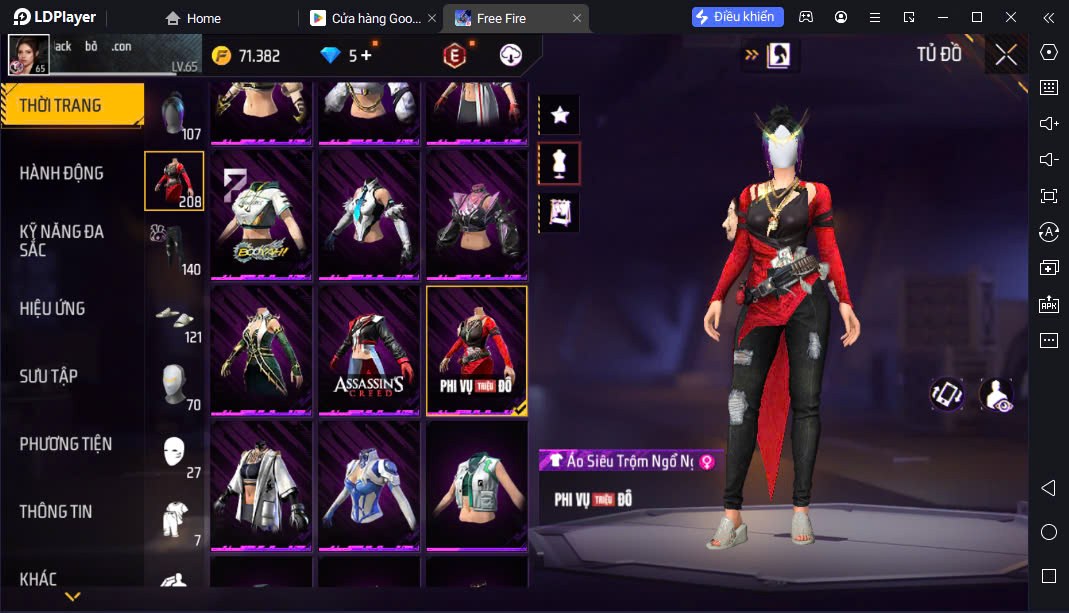Select the Assassin's Creed outfit top

tap(368, 349)
